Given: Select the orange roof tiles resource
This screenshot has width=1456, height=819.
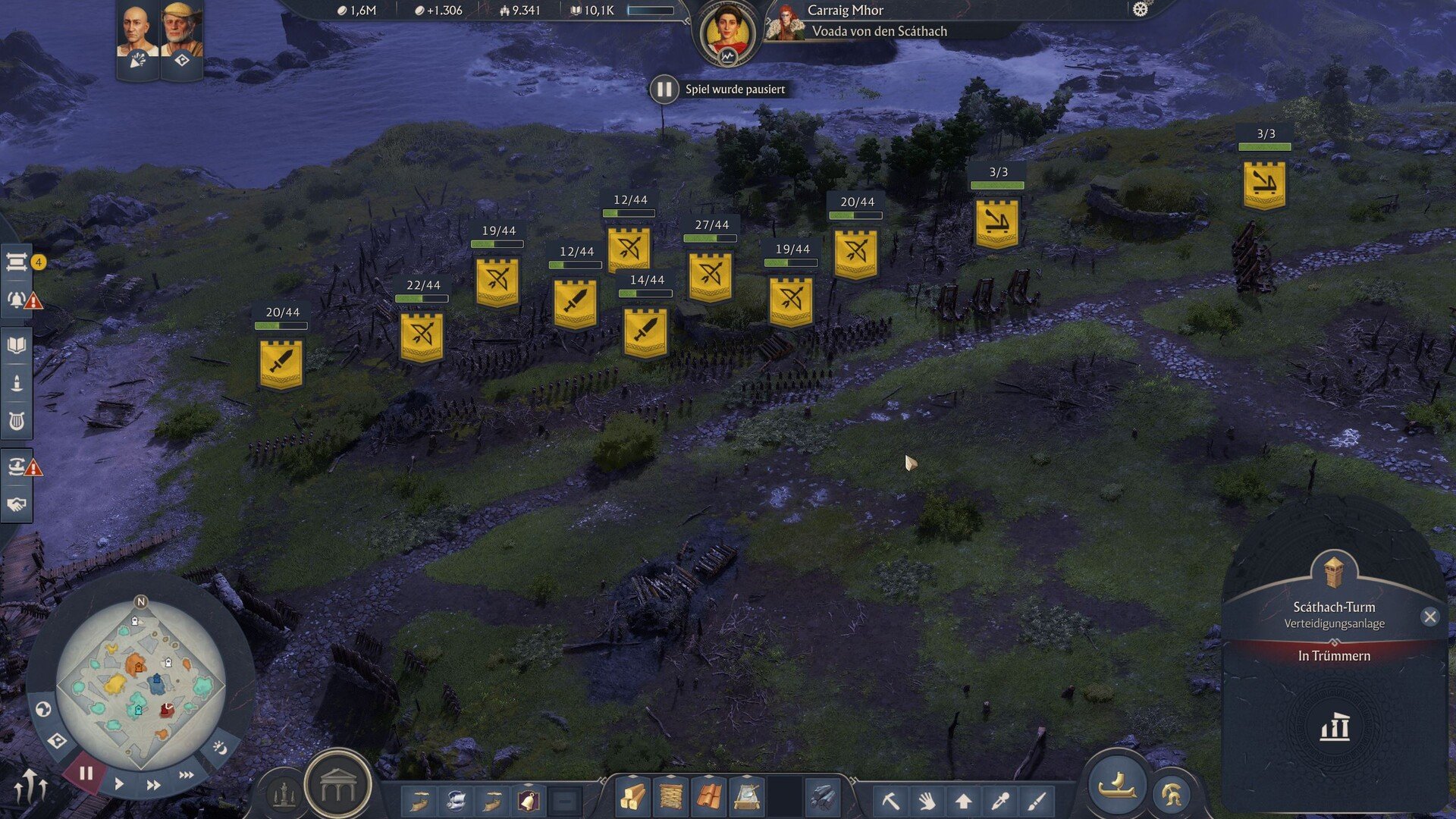Looking at the screenshot, I should [x=709, y=798].
